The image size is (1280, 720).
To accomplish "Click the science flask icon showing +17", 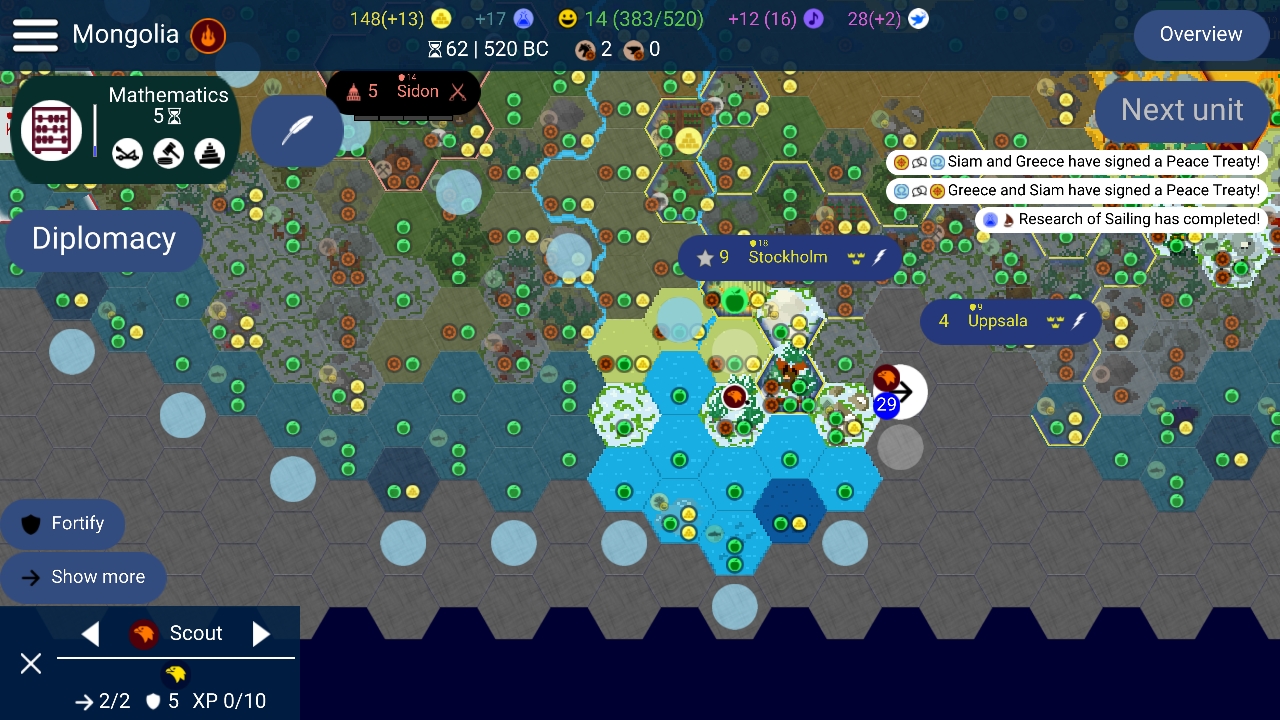I will pos(522,18).
